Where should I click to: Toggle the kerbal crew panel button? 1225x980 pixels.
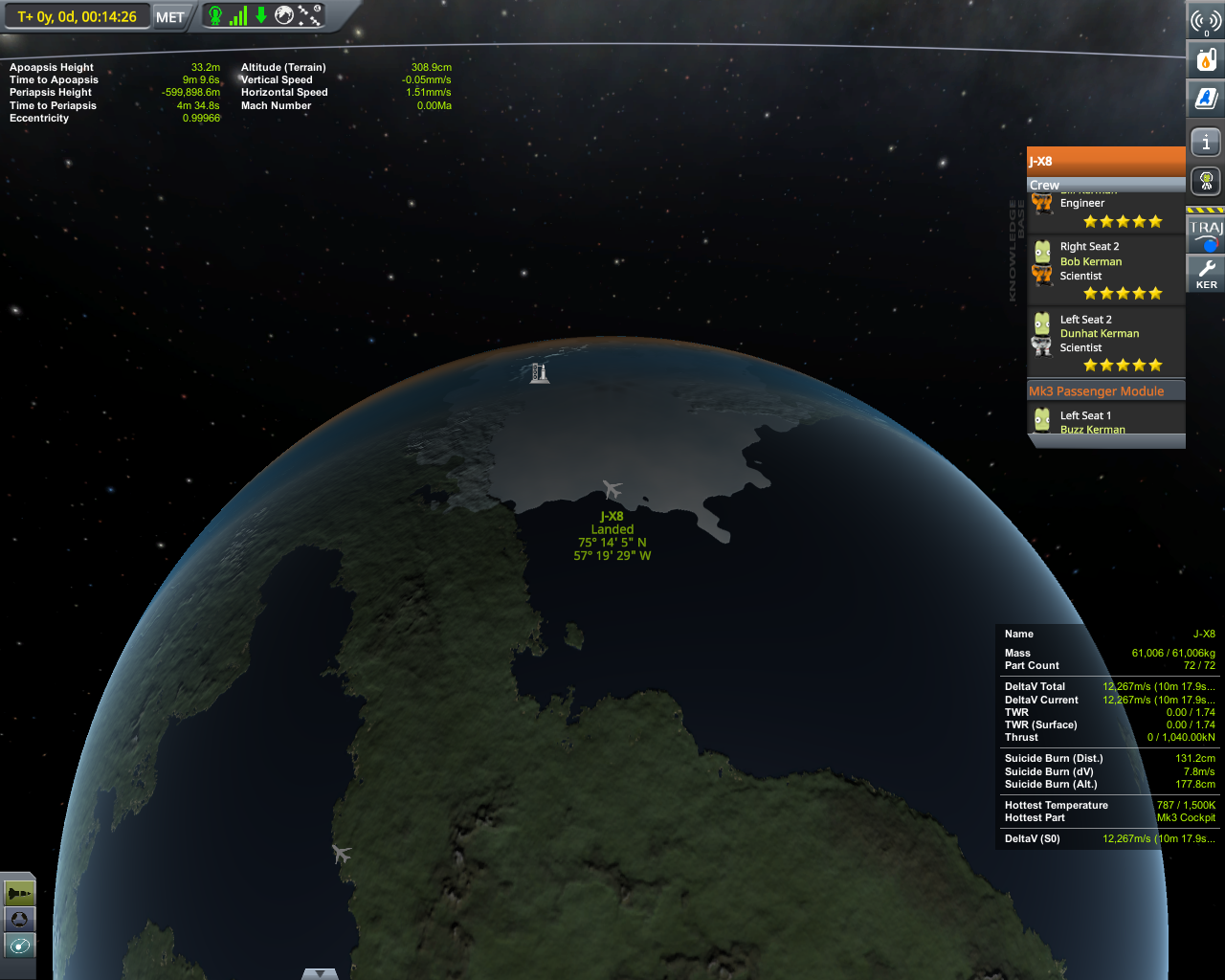(x=1206, y=180)
